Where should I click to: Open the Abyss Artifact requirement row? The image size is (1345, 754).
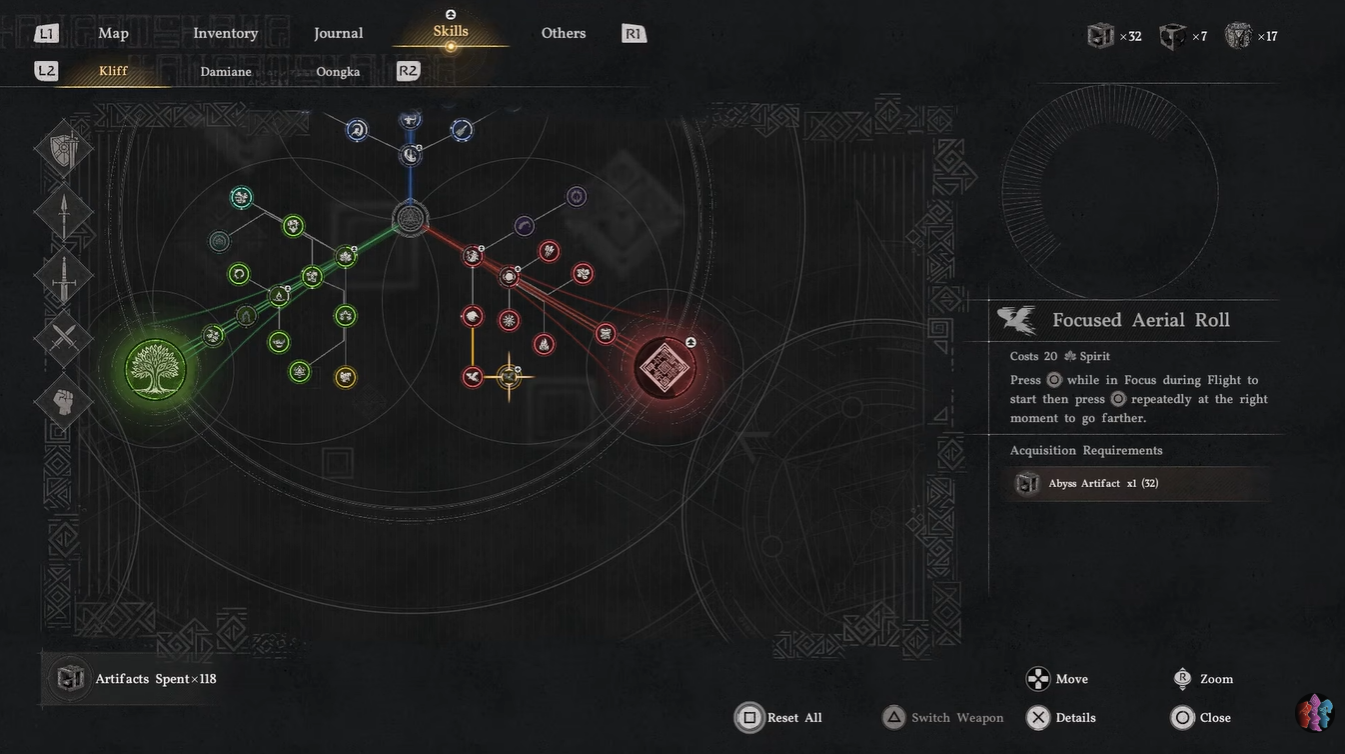pos(1140,484)
